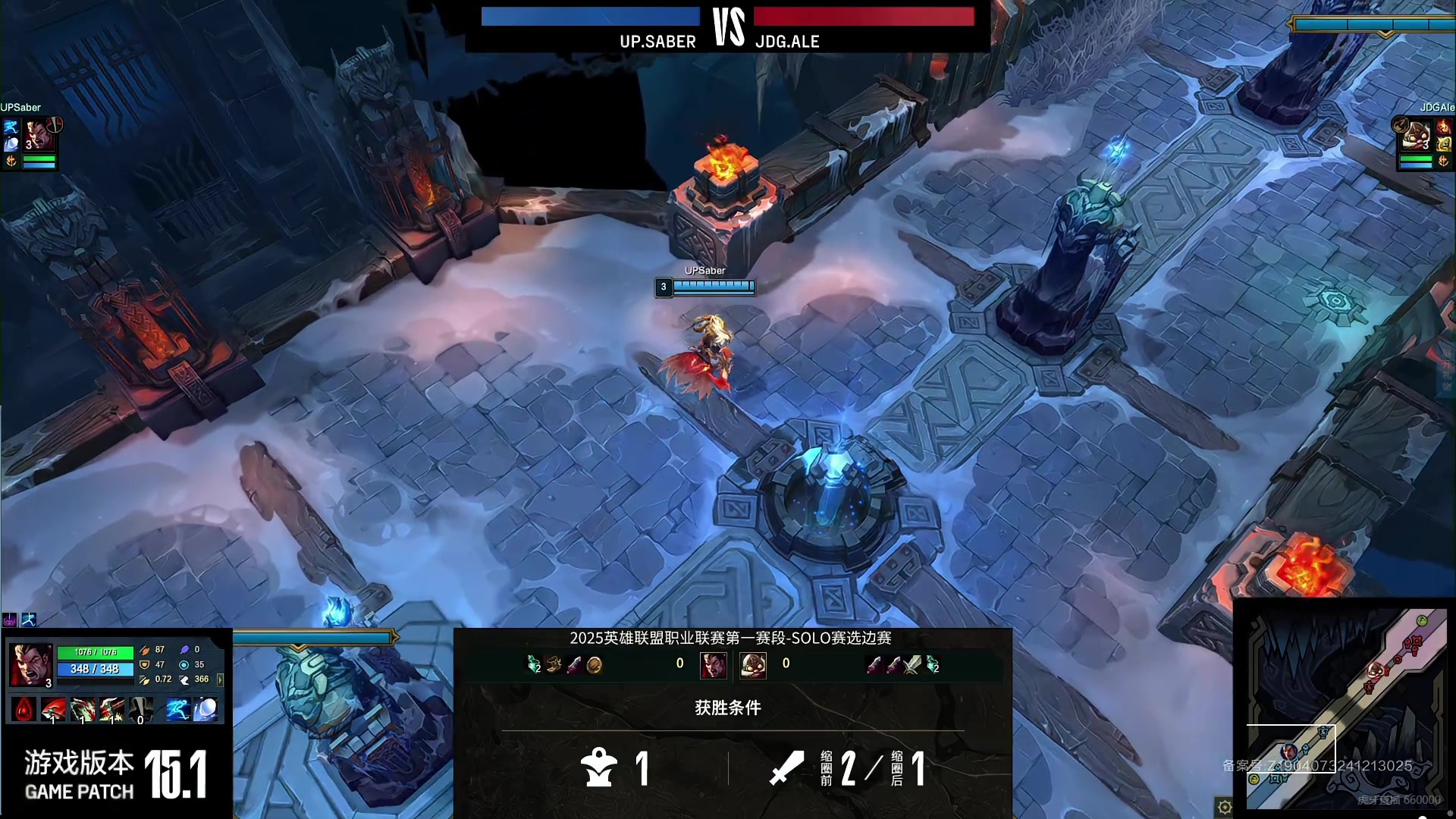Click the boots item on the scoreboard
This screenshot has width=1456, height=819.
[554, 665]
